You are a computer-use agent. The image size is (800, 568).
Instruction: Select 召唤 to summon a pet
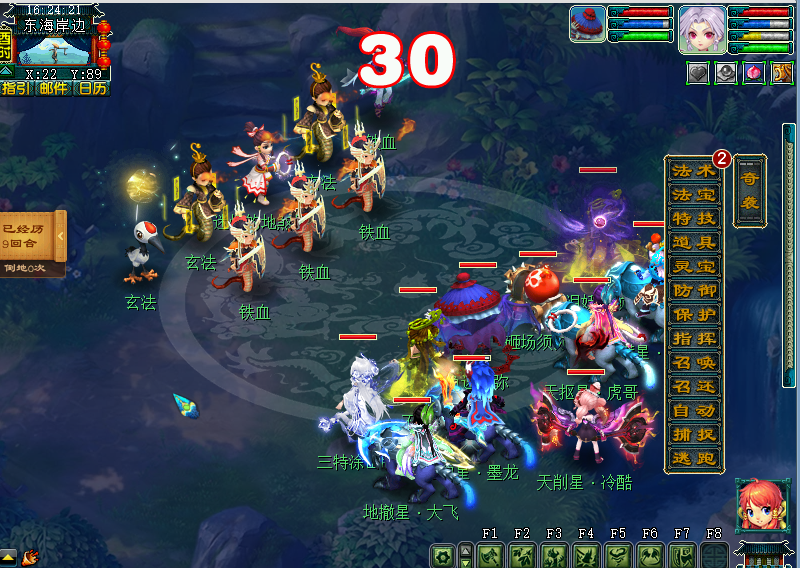click(x=694, y=362)
